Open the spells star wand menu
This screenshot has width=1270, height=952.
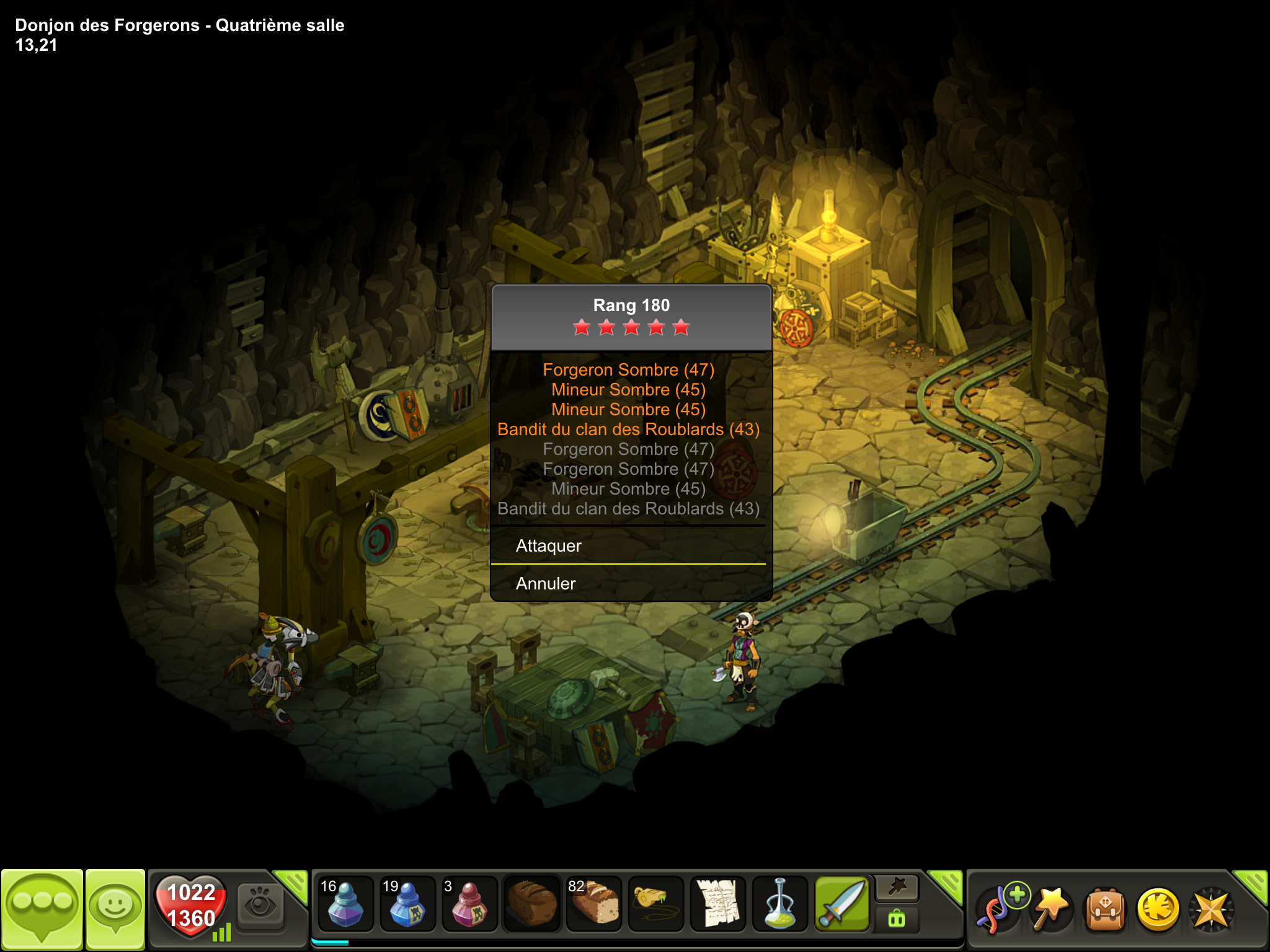[1051, 909]
